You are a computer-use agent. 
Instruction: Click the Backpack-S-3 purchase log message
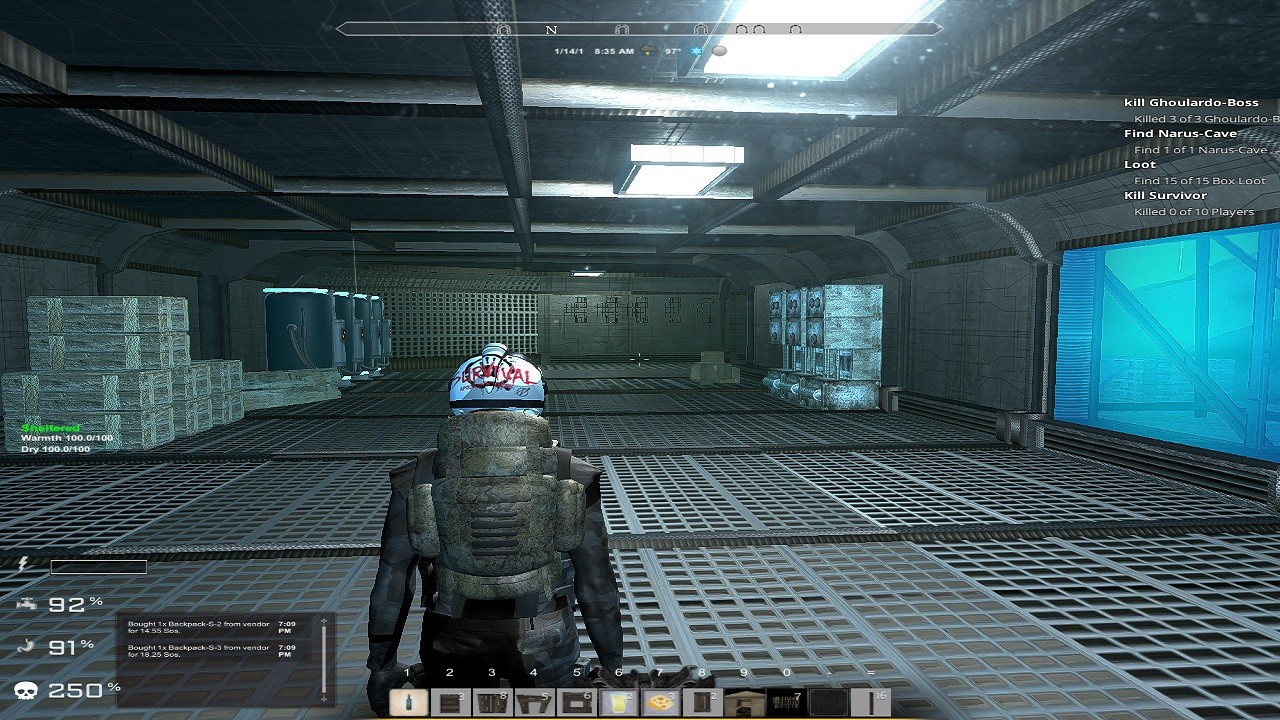198,651
